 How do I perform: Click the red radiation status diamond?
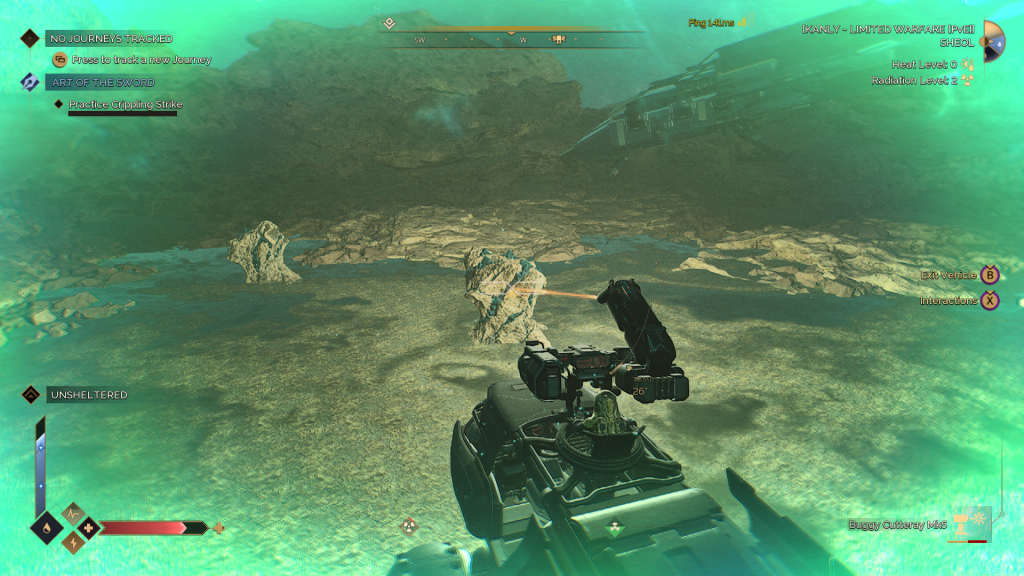click(x=409, y=526)
